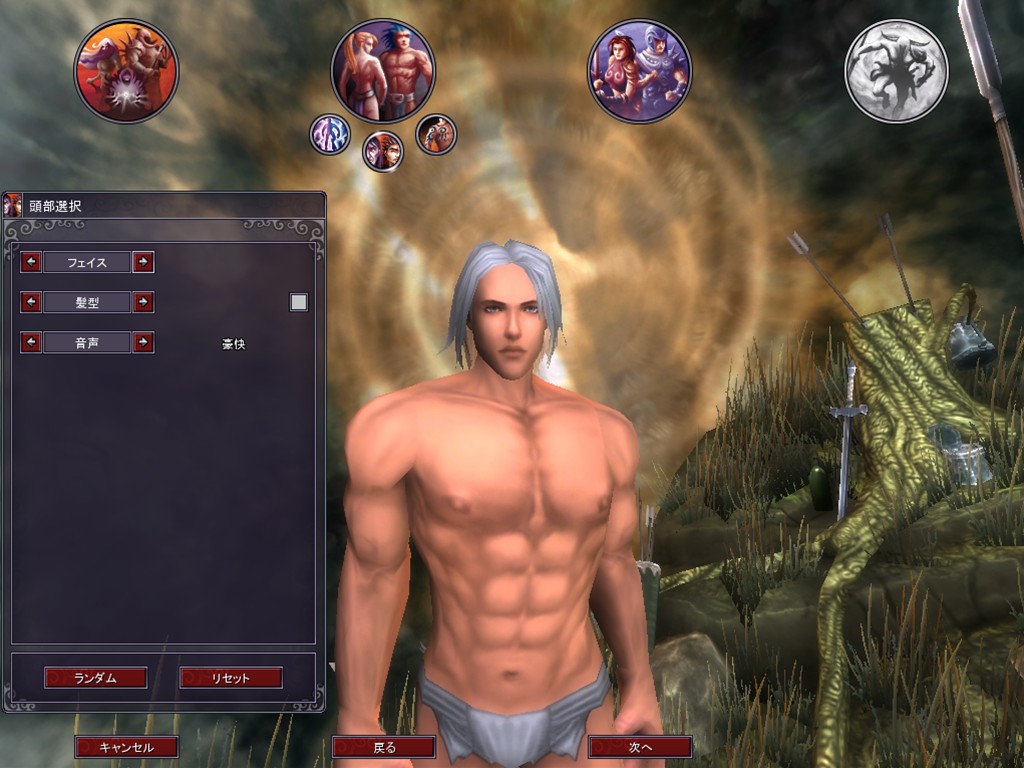Viewport: 1024px width, 768px height.
Task: Go back with the 戻る button
Action: point(384,747)
